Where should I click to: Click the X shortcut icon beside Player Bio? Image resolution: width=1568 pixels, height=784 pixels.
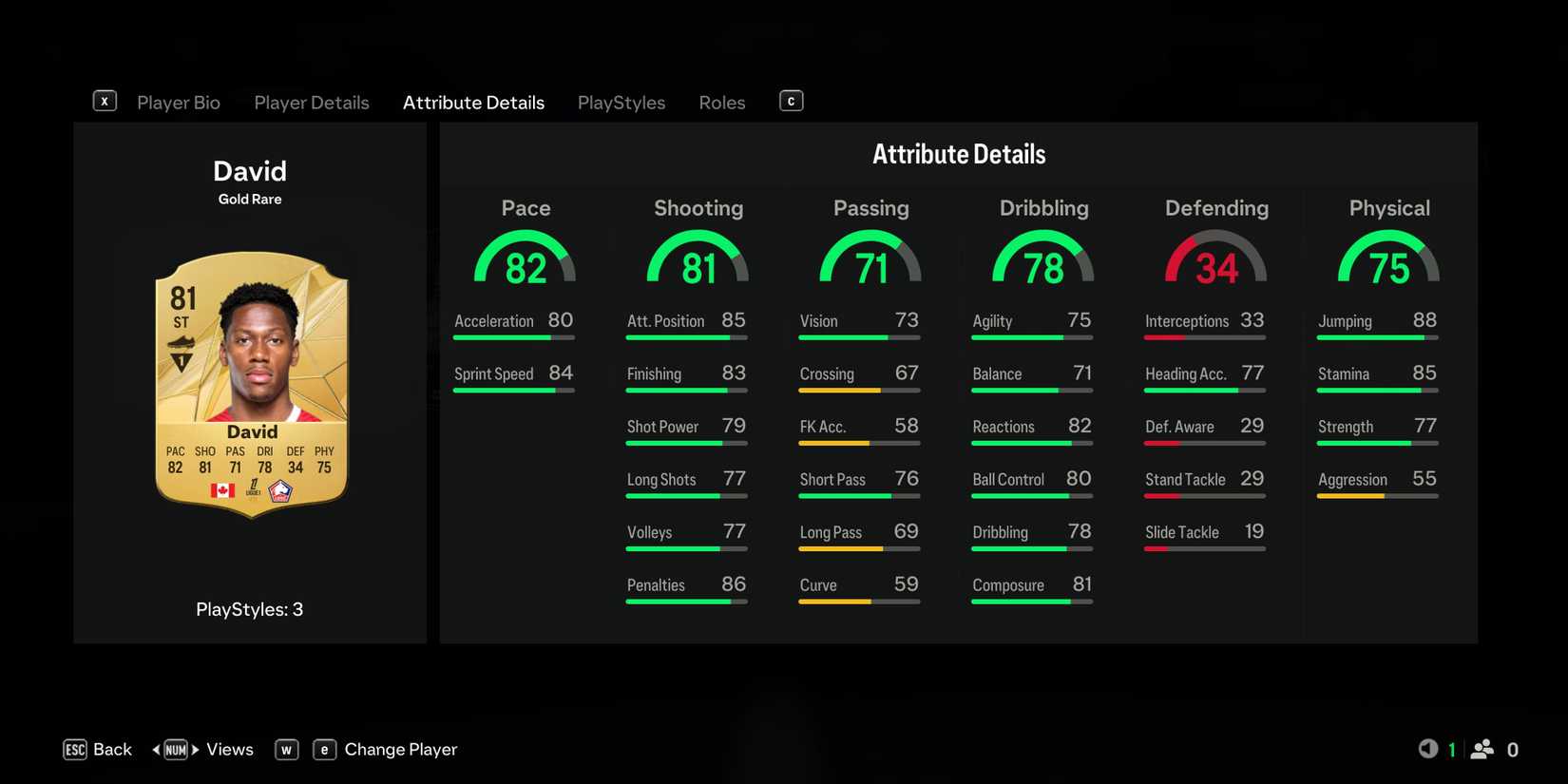click(x=105, y=100)
